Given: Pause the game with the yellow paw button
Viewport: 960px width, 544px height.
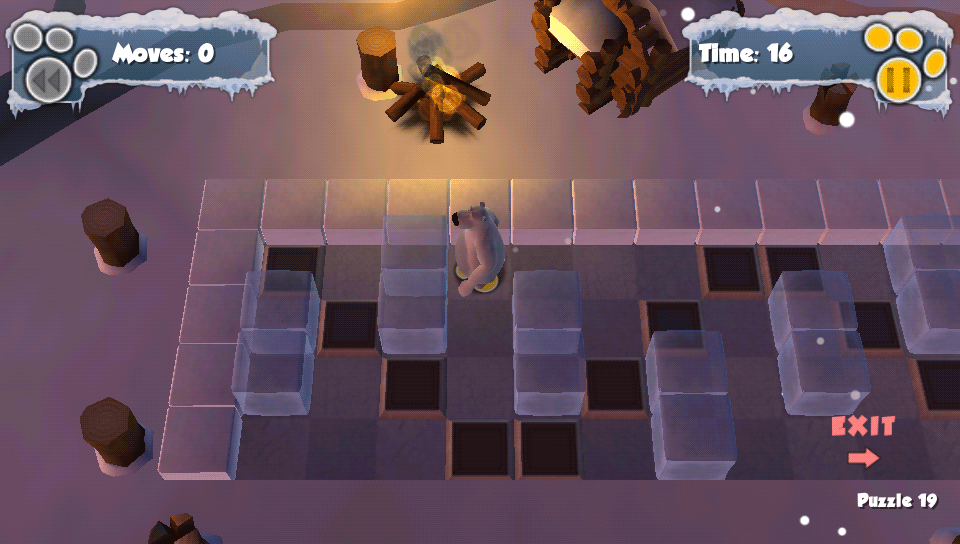Looking at the screenshot, I should point(898,78).
